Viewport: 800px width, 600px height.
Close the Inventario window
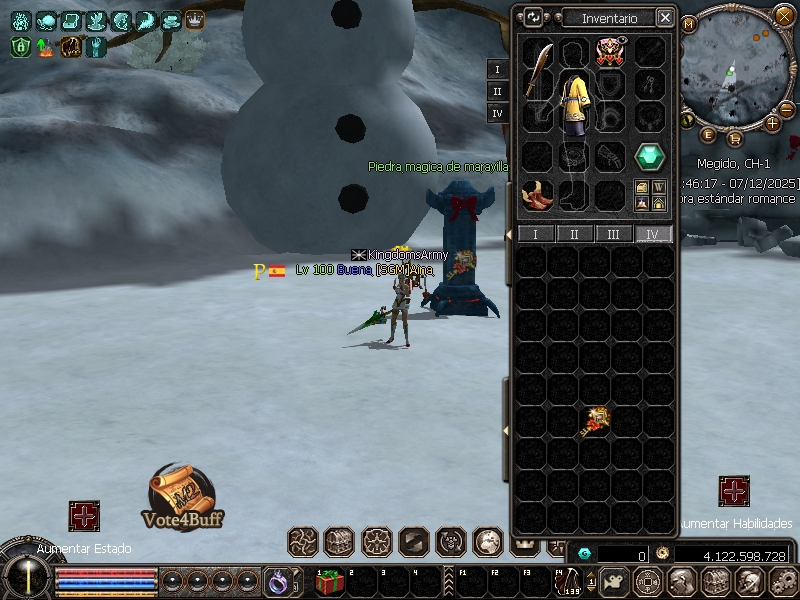click(665, 17)
